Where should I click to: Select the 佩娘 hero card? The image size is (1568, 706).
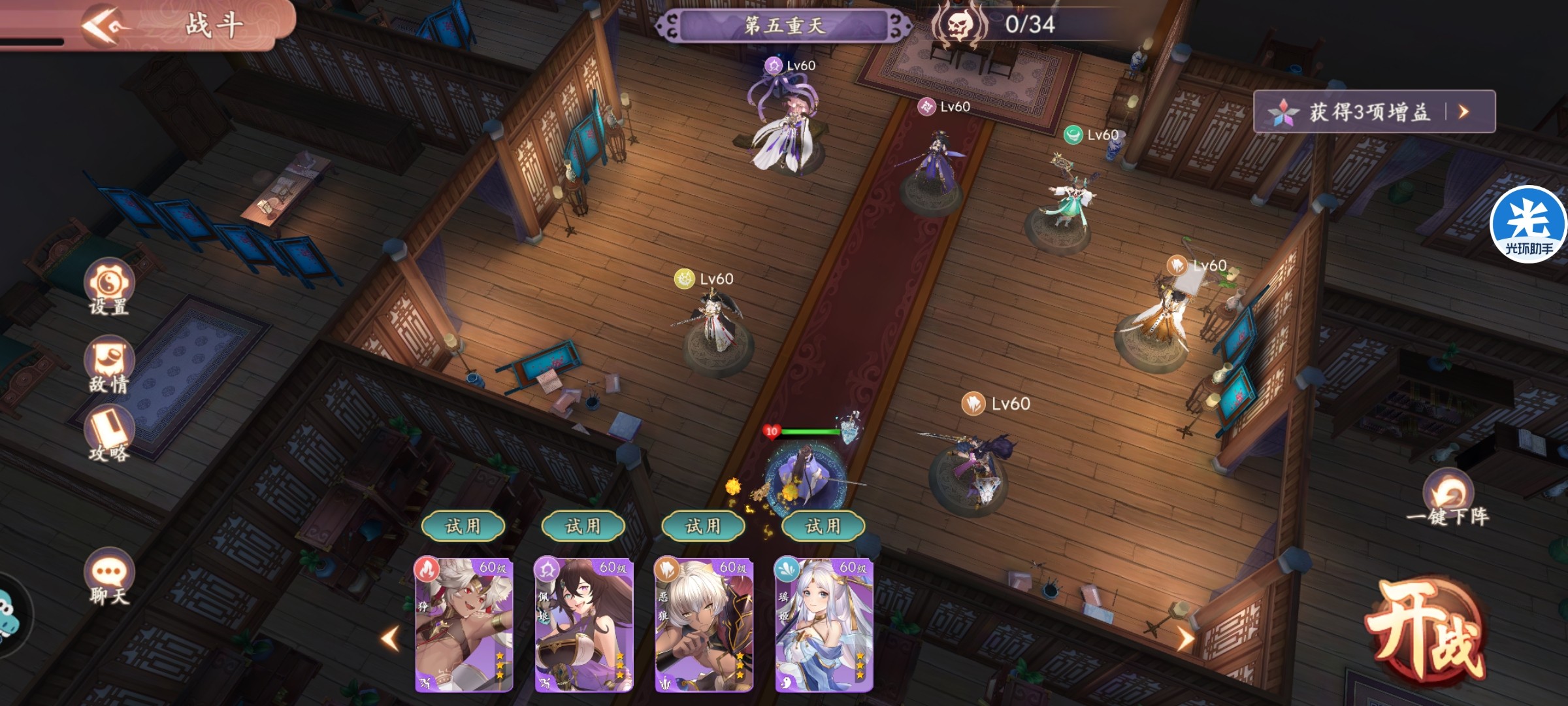[x=583, y=624]
